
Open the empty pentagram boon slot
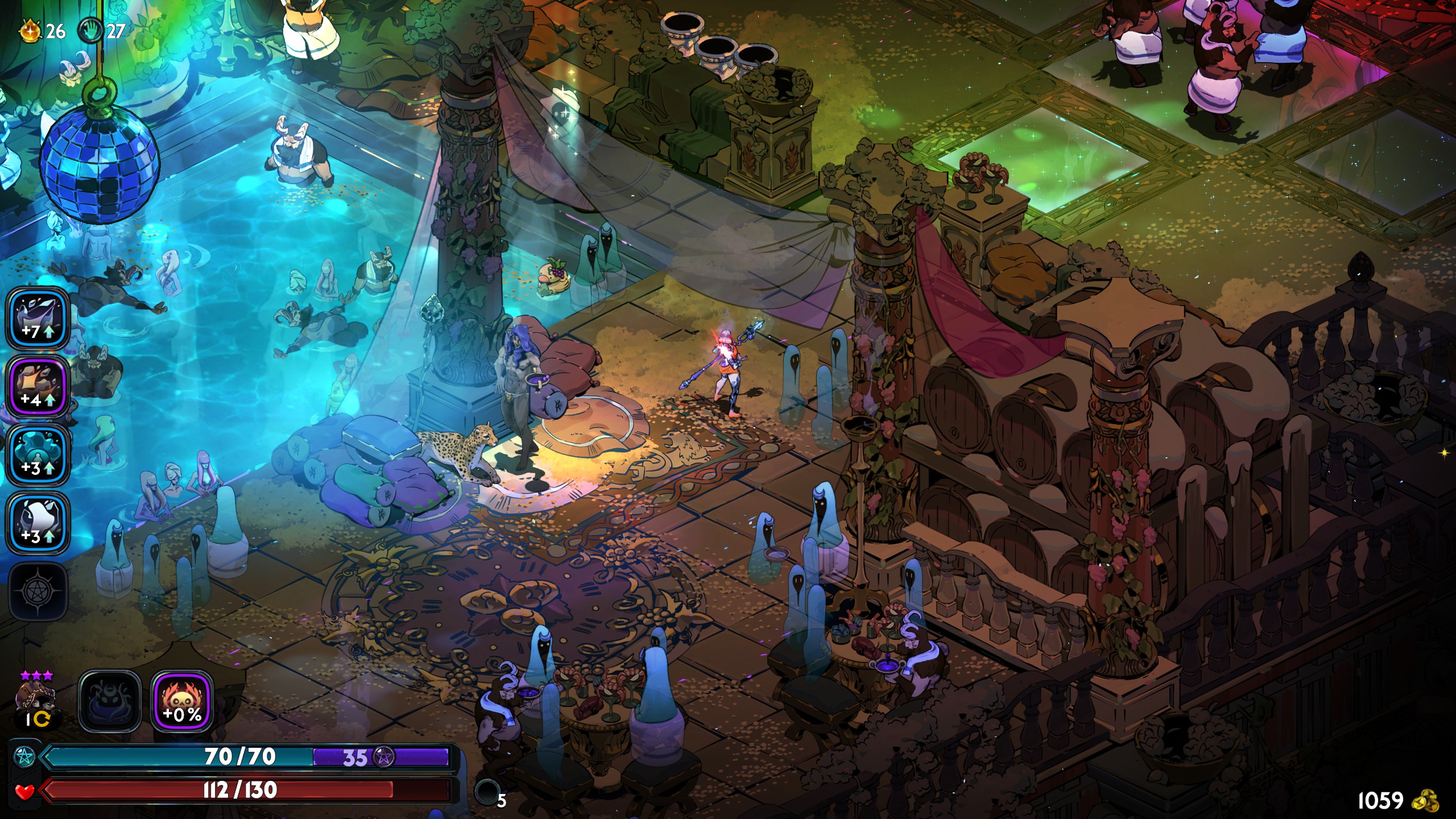point(38,591)
